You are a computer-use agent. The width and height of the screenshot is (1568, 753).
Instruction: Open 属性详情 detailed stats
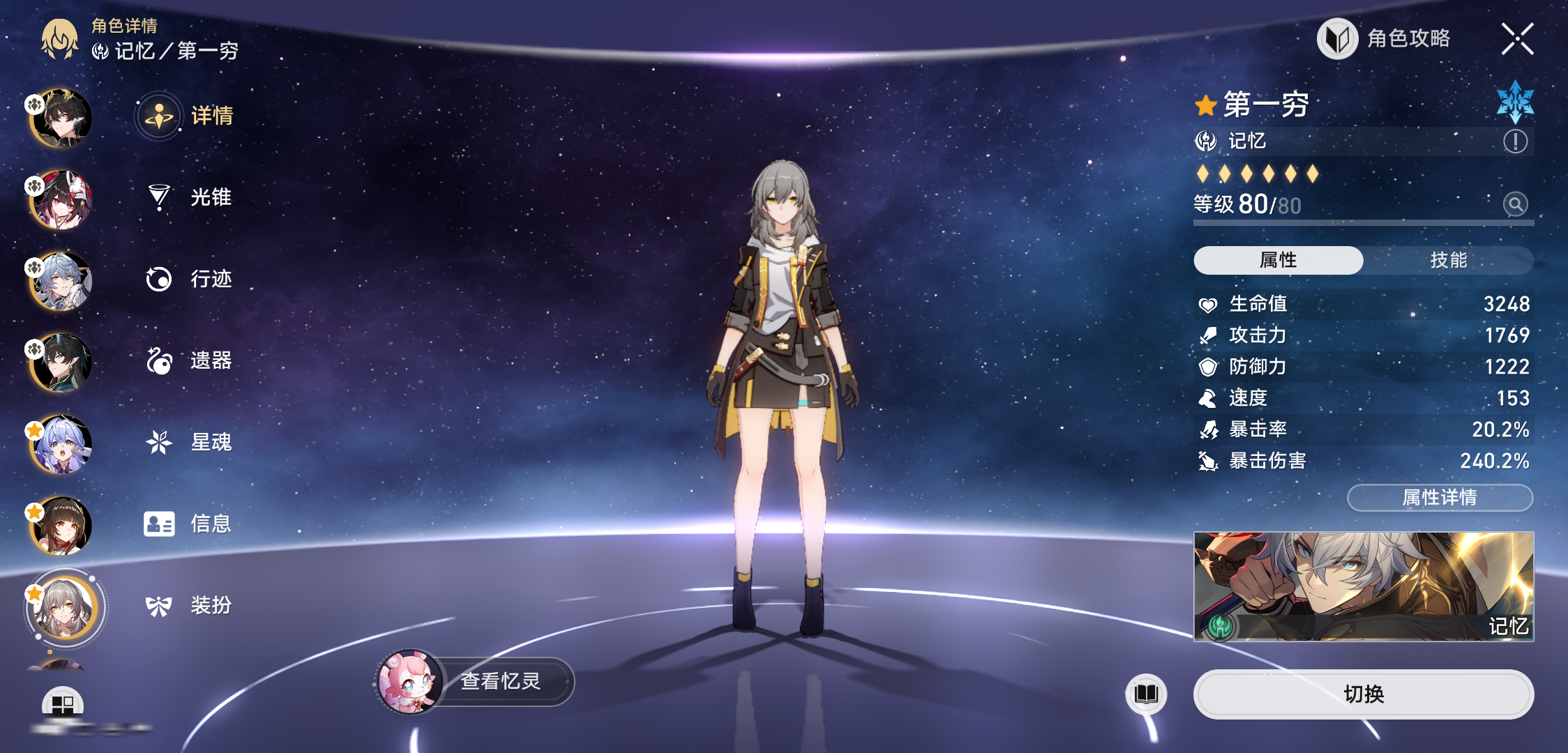pyautogui.click(x=1440, y=497)
